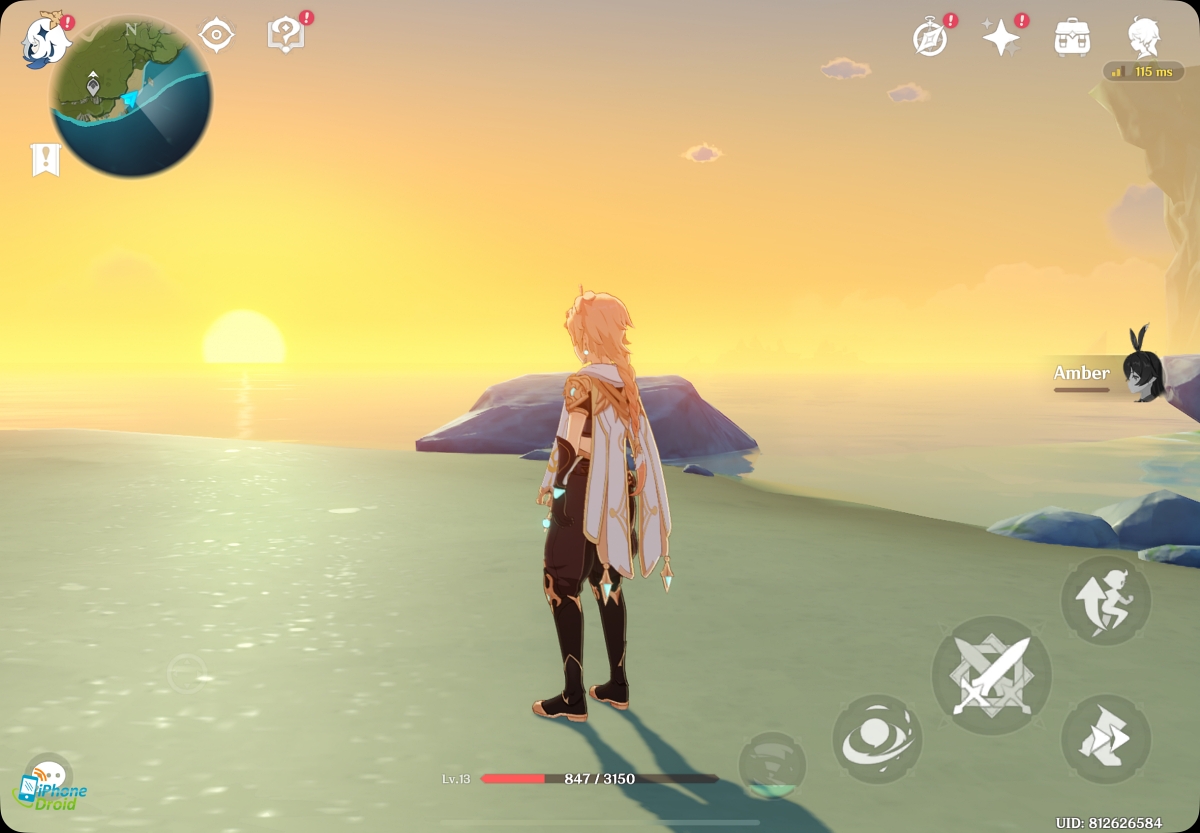Open the character profile screen icon
Screen dimensions: 1200x833
(x=1143, y=38)
